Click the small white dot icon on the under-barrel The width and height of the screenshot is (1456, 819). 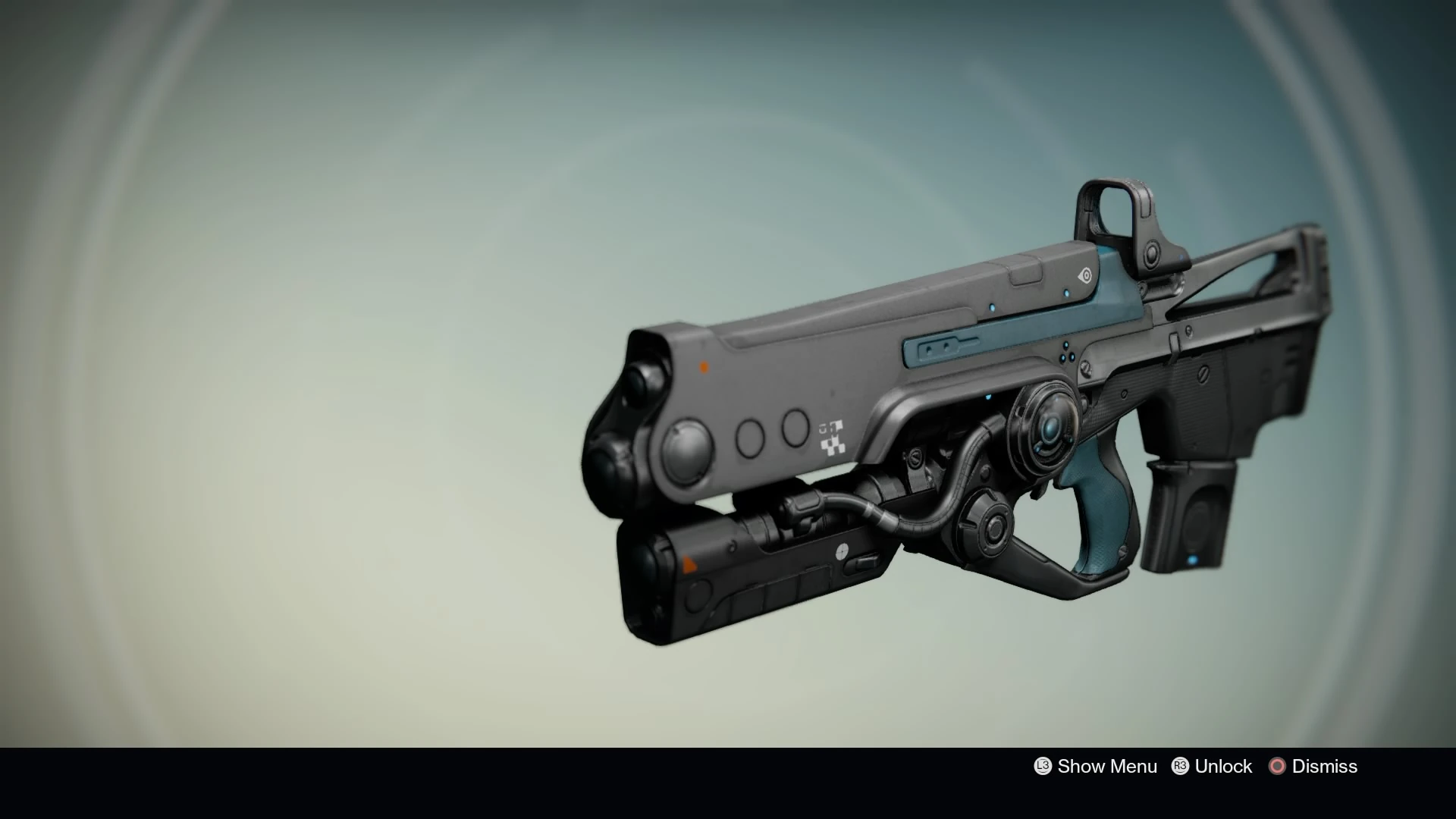pos(842,552)
